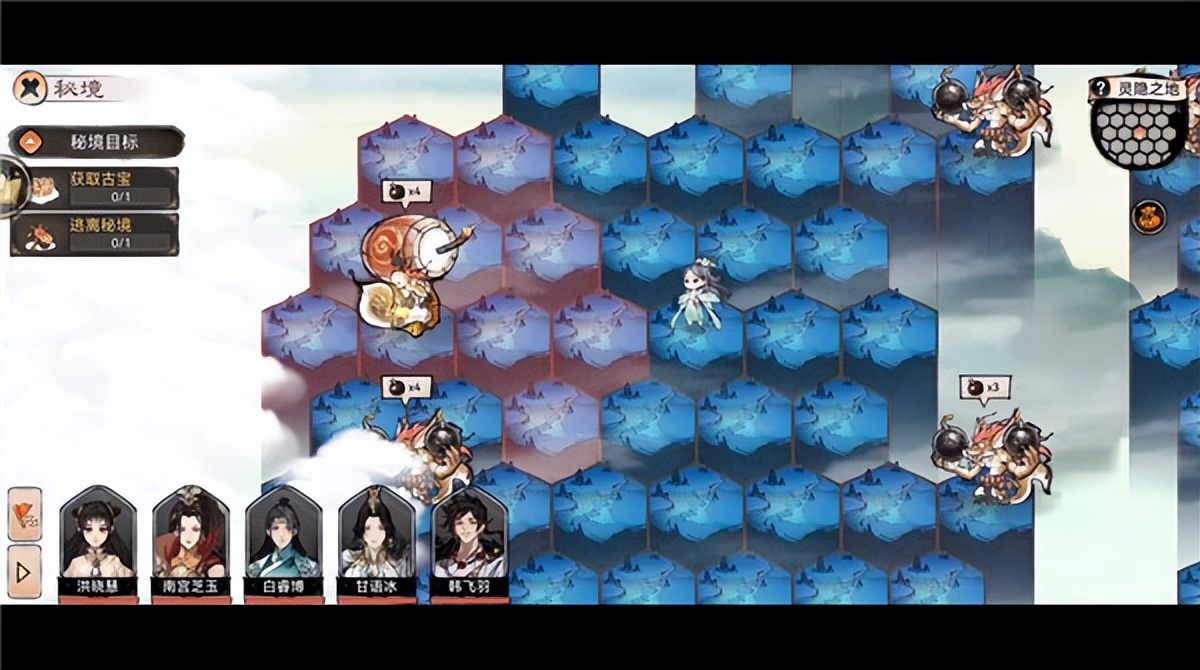The image size is (1200, 670).
Task: Close the 秘境 screen with the X button
Action: (x=29, y=87)
